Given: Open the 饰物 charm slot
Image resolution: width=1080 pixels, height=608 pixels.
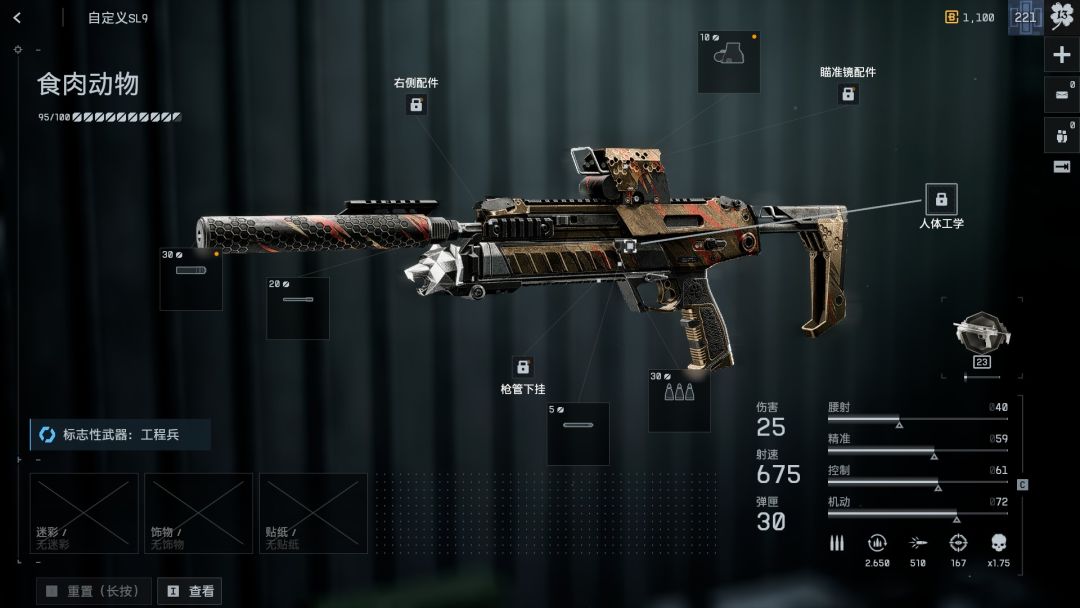Looking at the screenshot, I should point(198,513).
